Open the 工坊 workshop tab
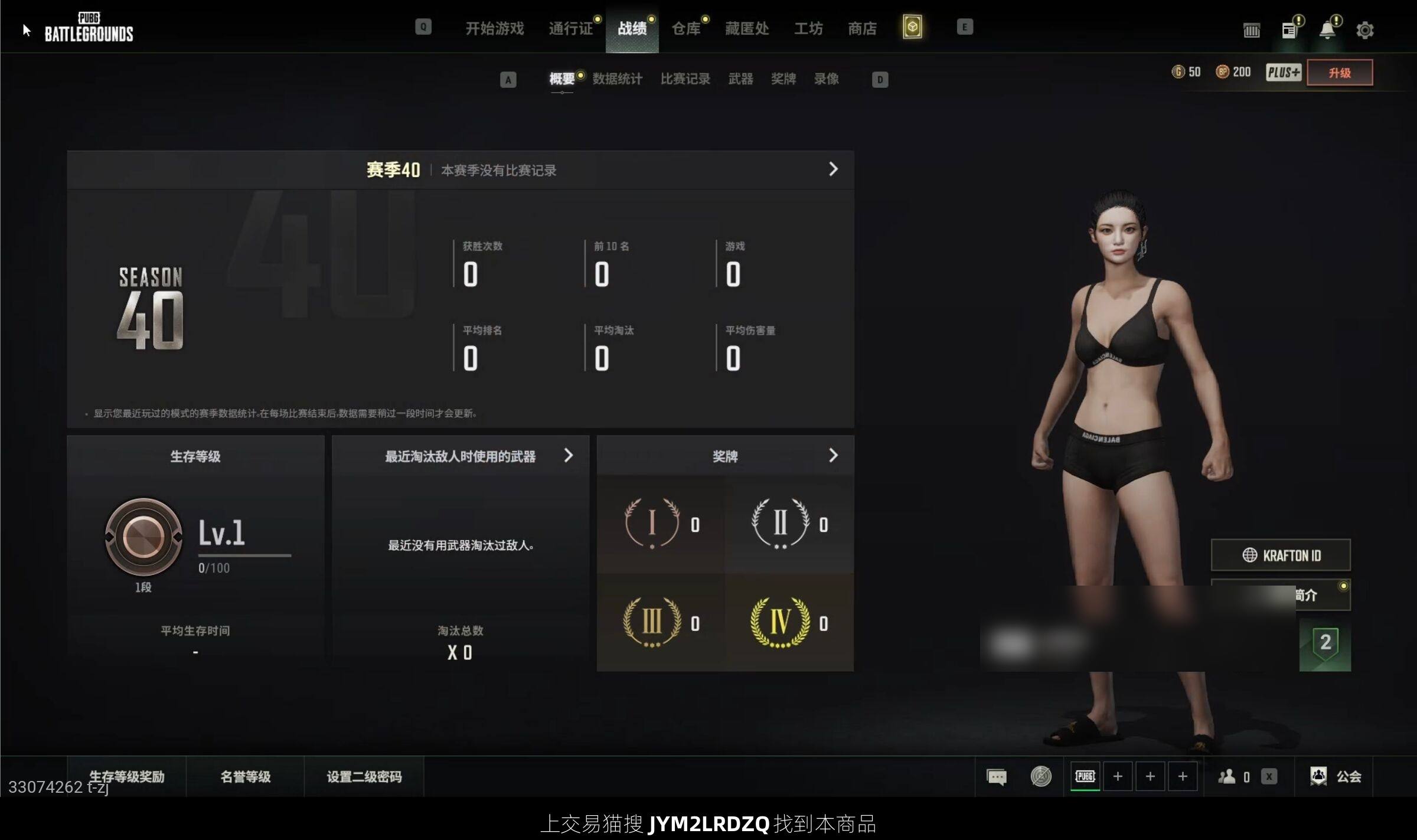Screen dimensions: 1417x840 [808, 28]
